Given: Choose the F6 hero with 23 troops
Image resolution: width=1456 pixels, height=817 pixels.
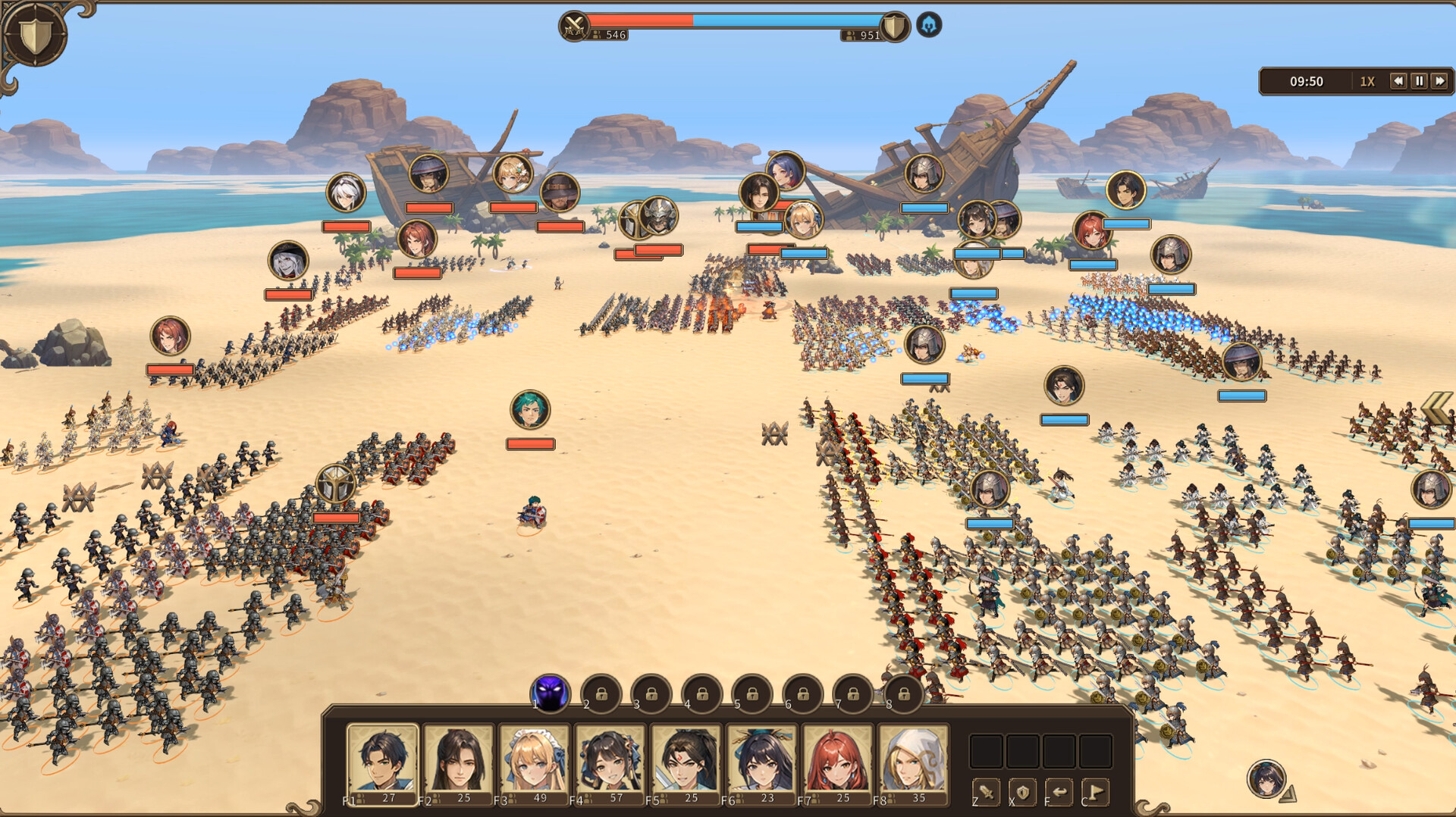Looking at the screenshot, I should tap(761, 762).
